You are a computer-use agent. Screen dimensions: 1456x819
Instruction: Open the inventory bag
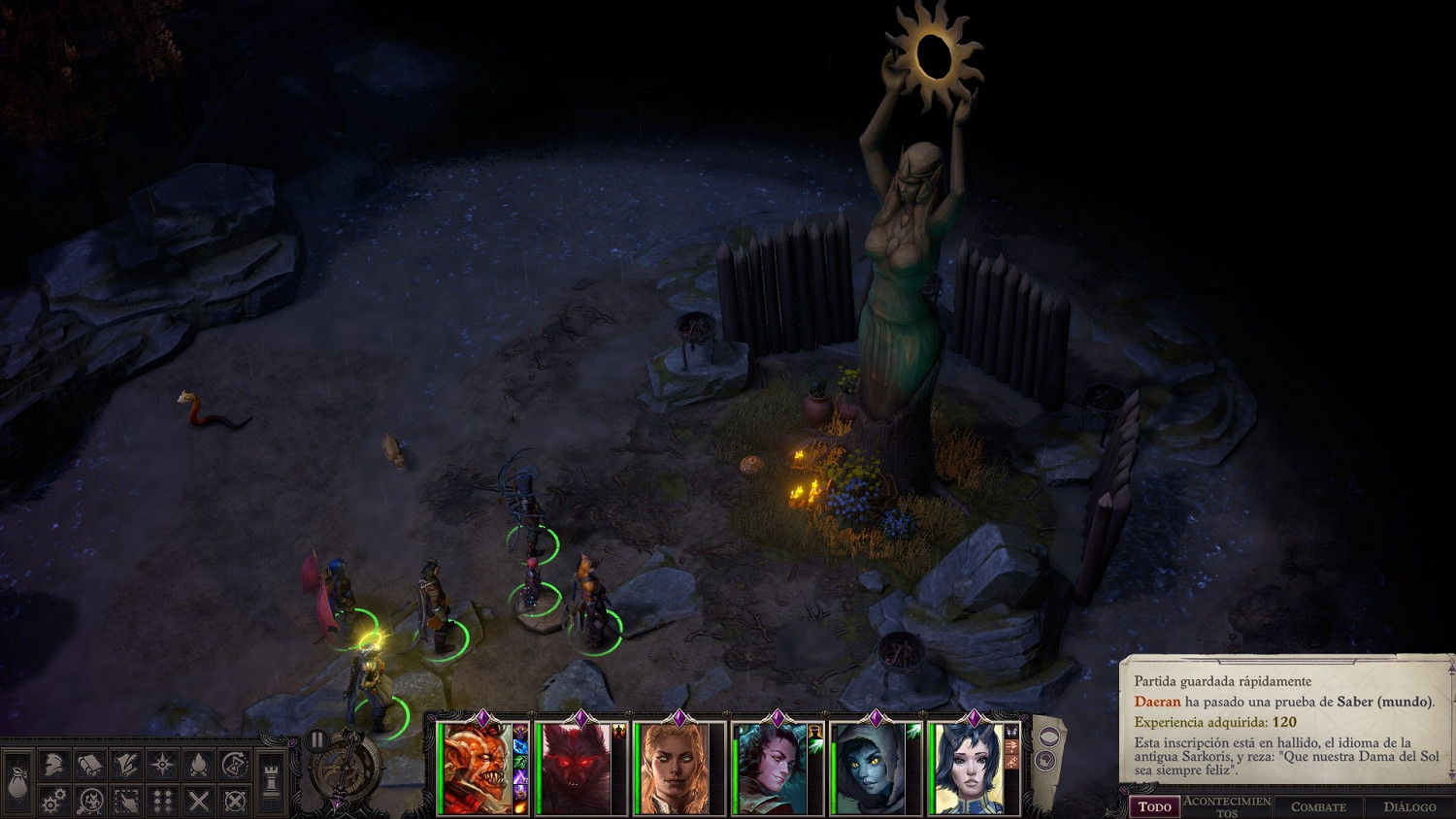pos(17,782)
